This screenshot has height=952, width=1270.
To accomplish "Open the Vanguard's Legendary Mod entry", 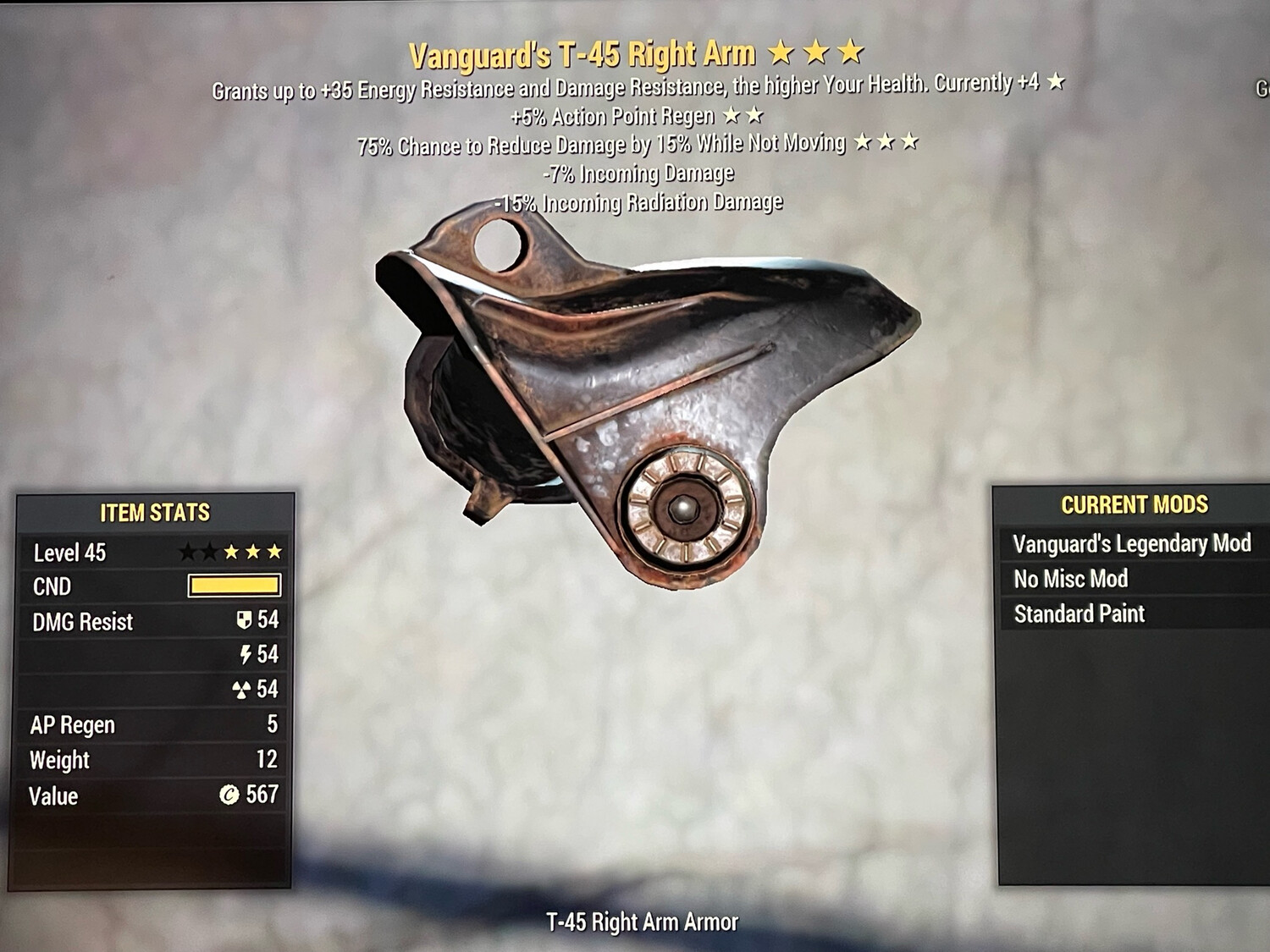I will (x=1133, y=544).
